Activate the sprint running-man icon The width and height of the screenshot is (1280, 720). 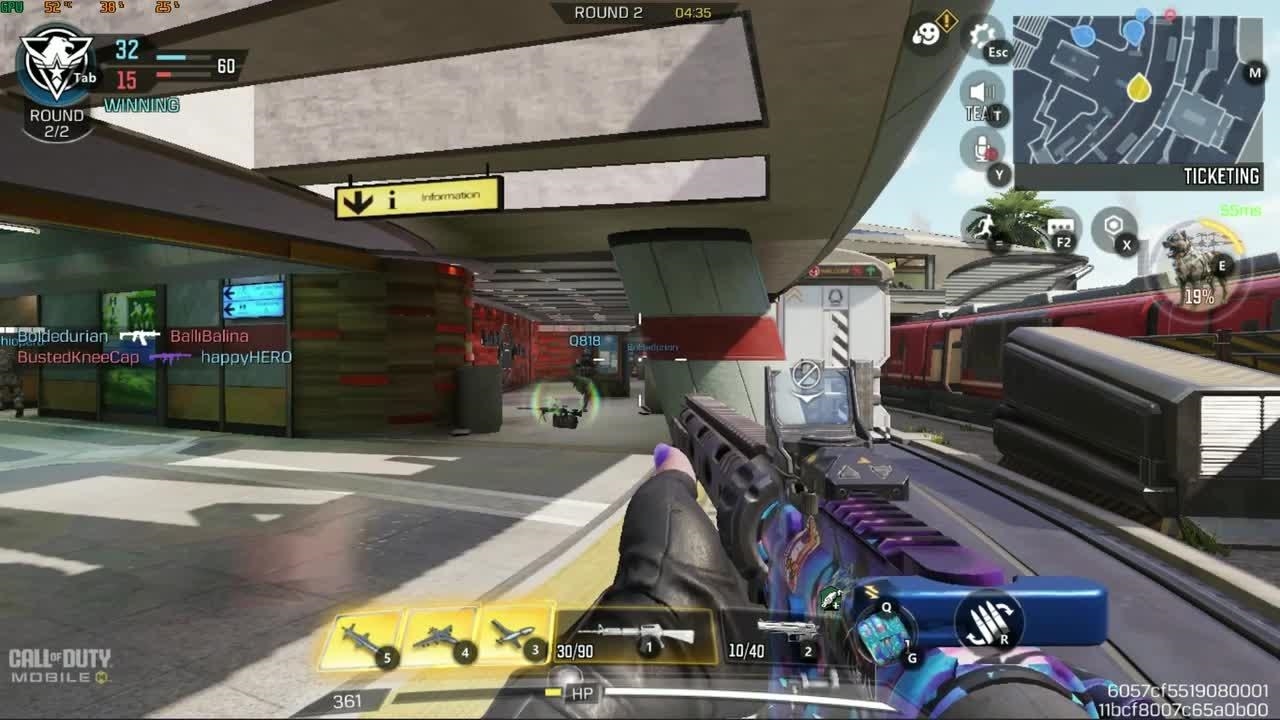coord(982,228)
